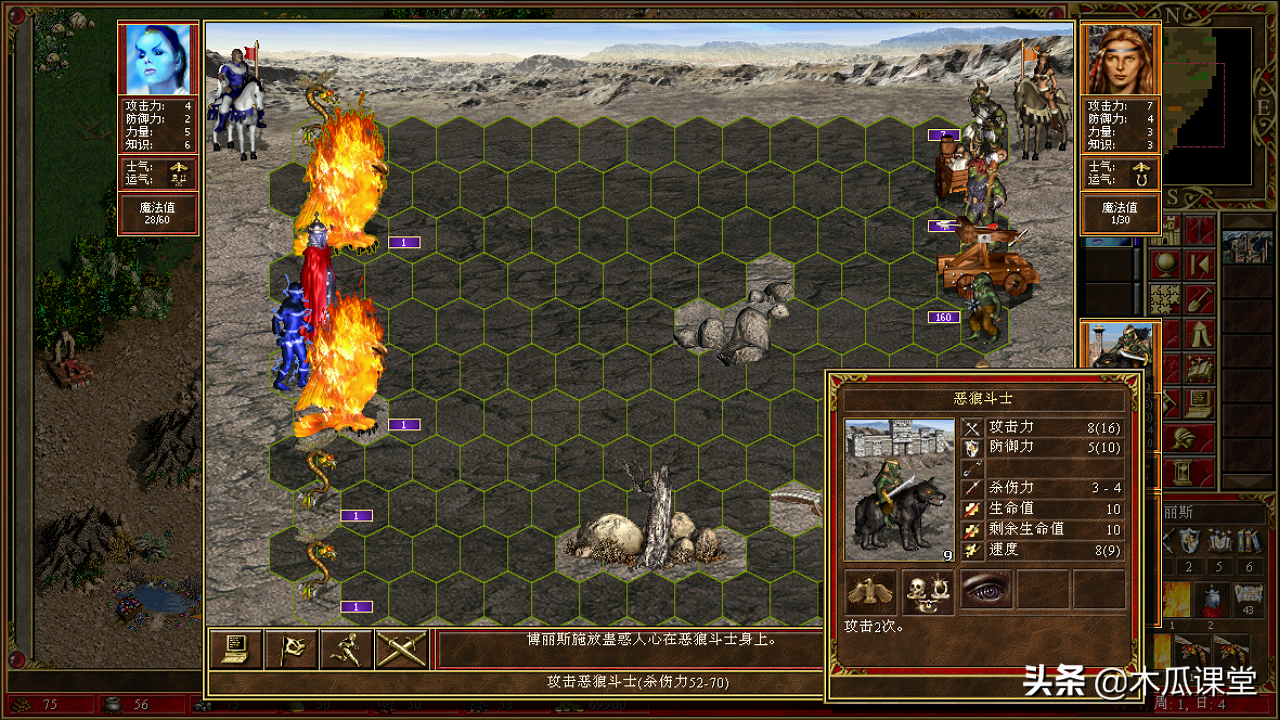
Task: Click the globe view world button
Action: (1164, 264)
